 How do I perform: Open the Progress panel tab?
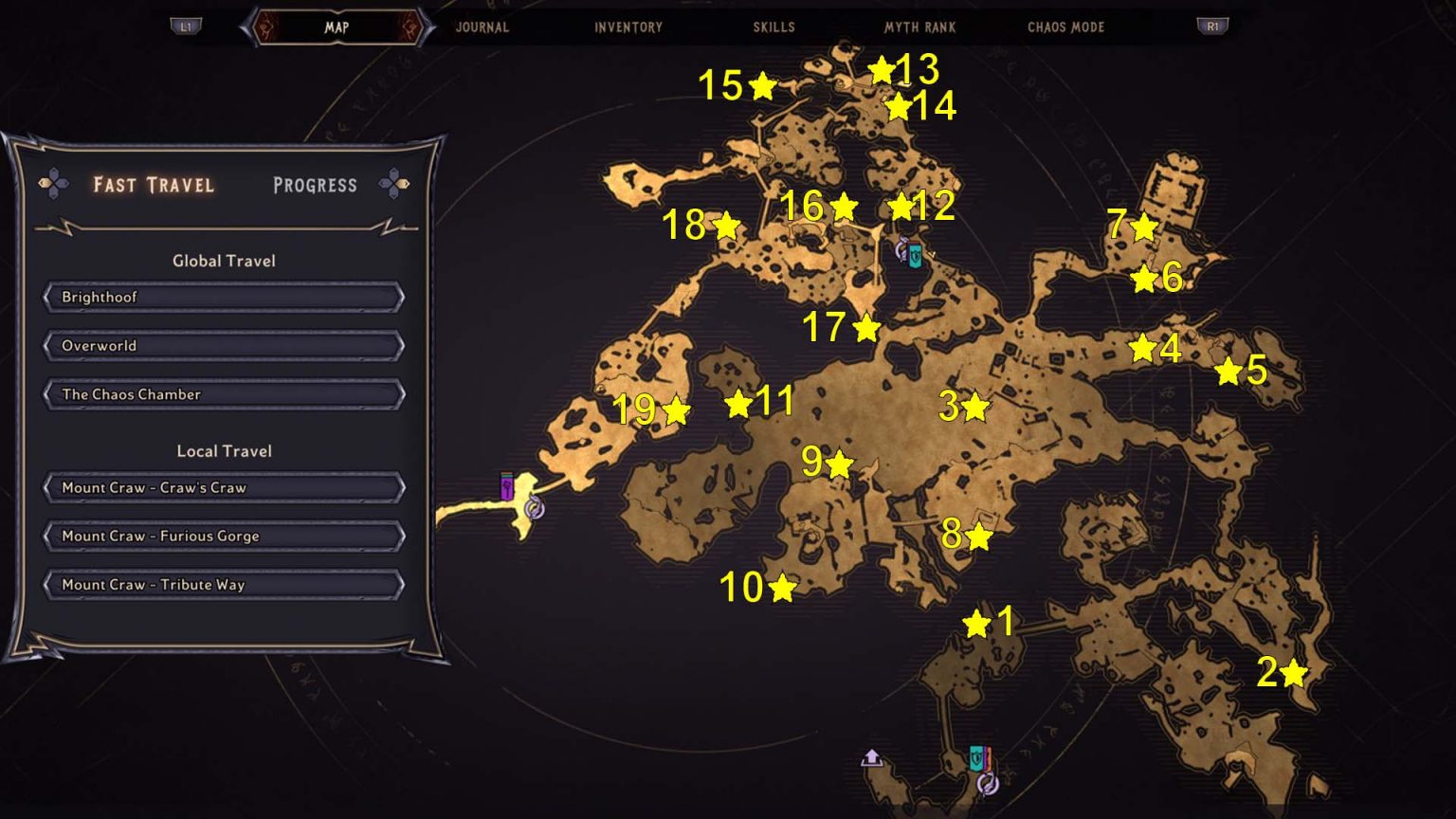point(315,184)
